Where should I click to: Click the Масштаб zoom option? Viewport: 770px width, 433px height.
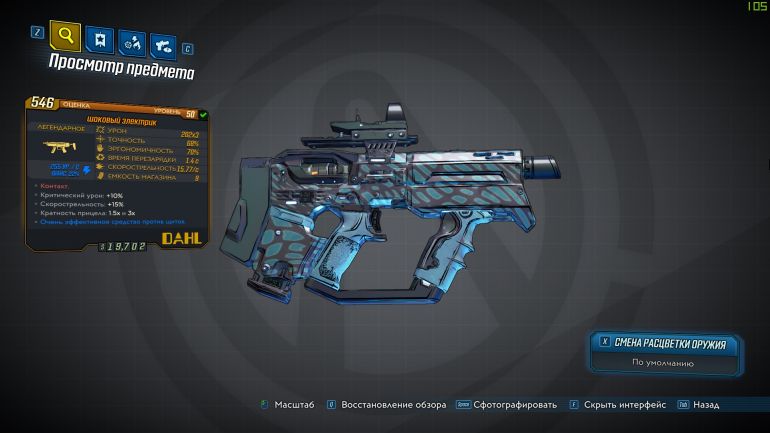pos(292,404)
